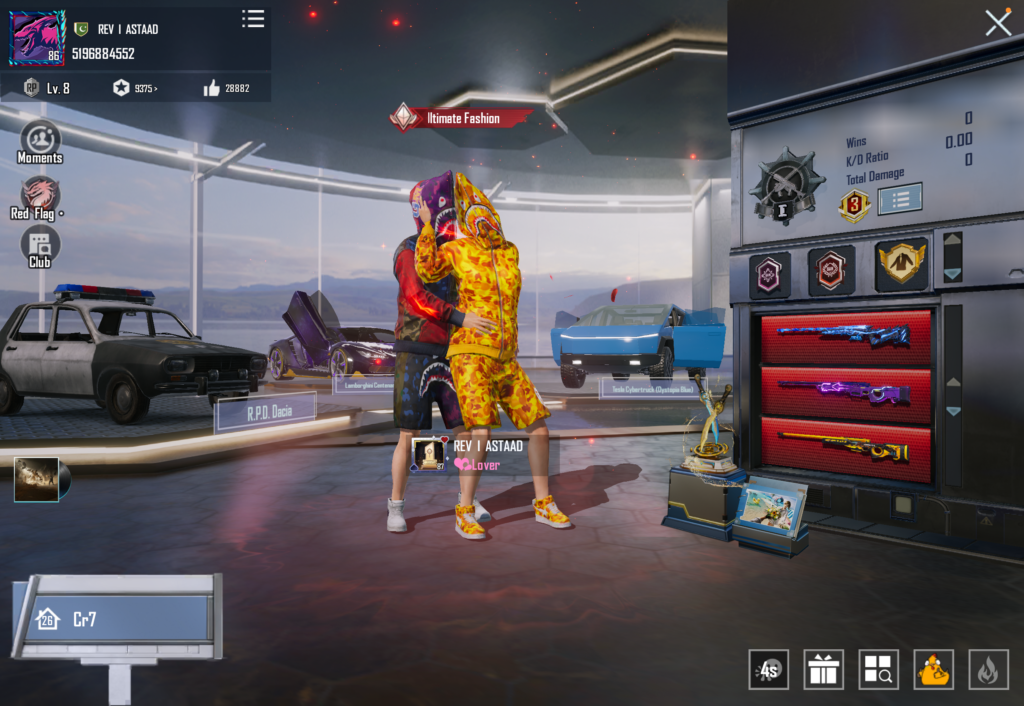Open the list menu beside the player name
Screen dimensions: 1024x706
point(253,19)
